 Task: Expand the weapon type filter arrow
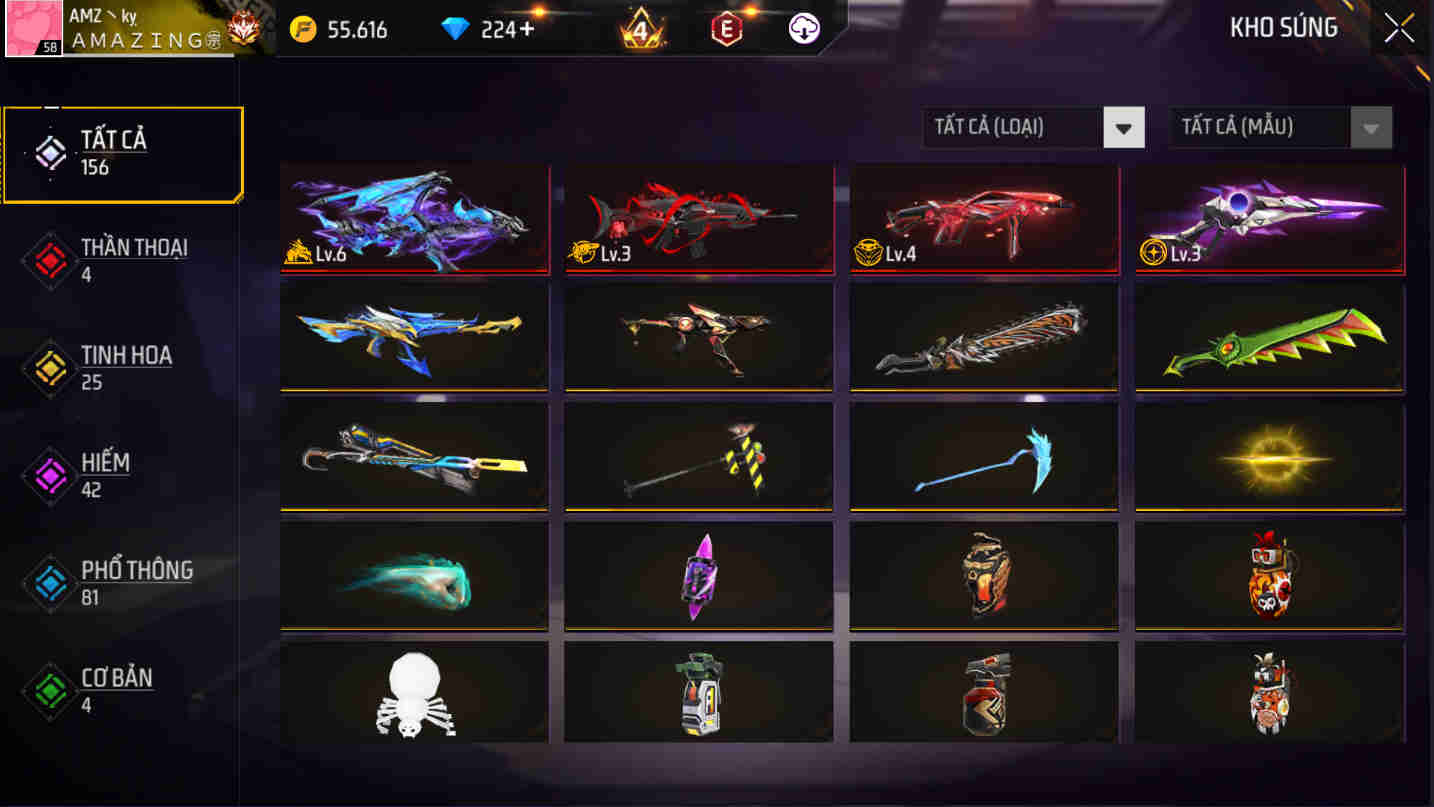point(1125,127)
